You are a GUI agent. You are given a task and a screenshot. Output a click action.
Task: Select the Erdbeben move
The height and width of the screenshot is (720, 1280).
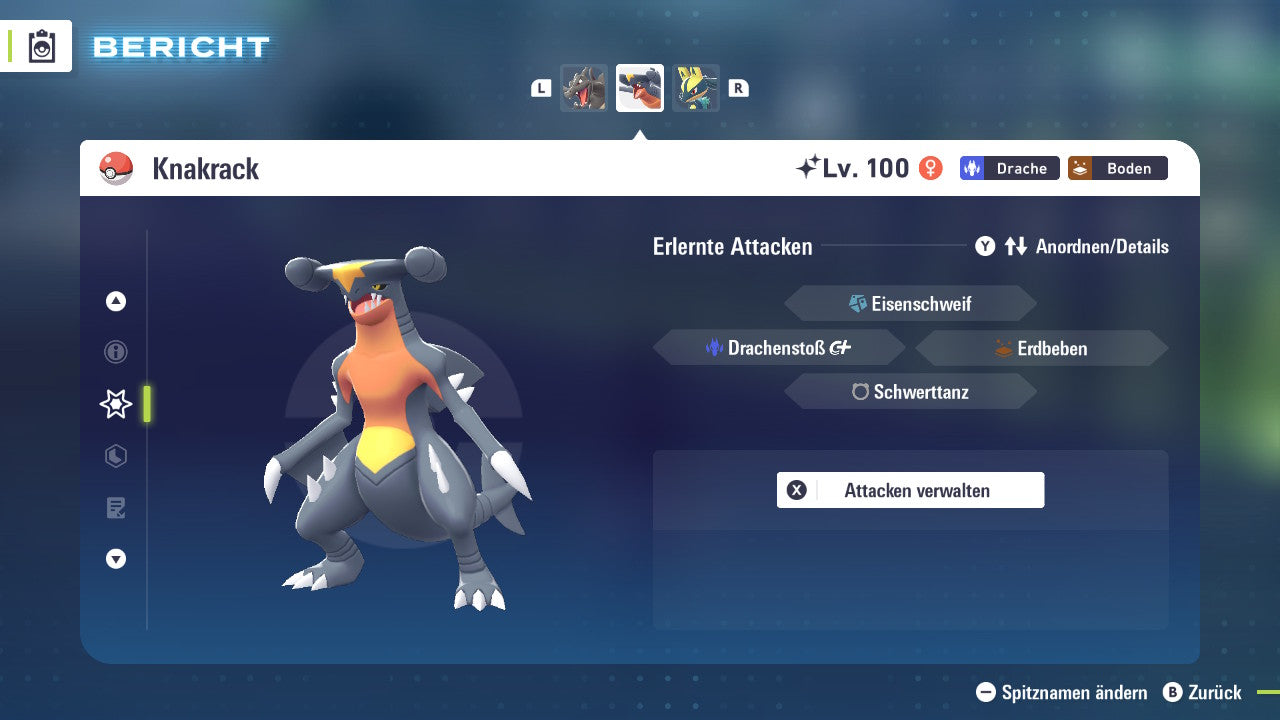point(1040,347)
